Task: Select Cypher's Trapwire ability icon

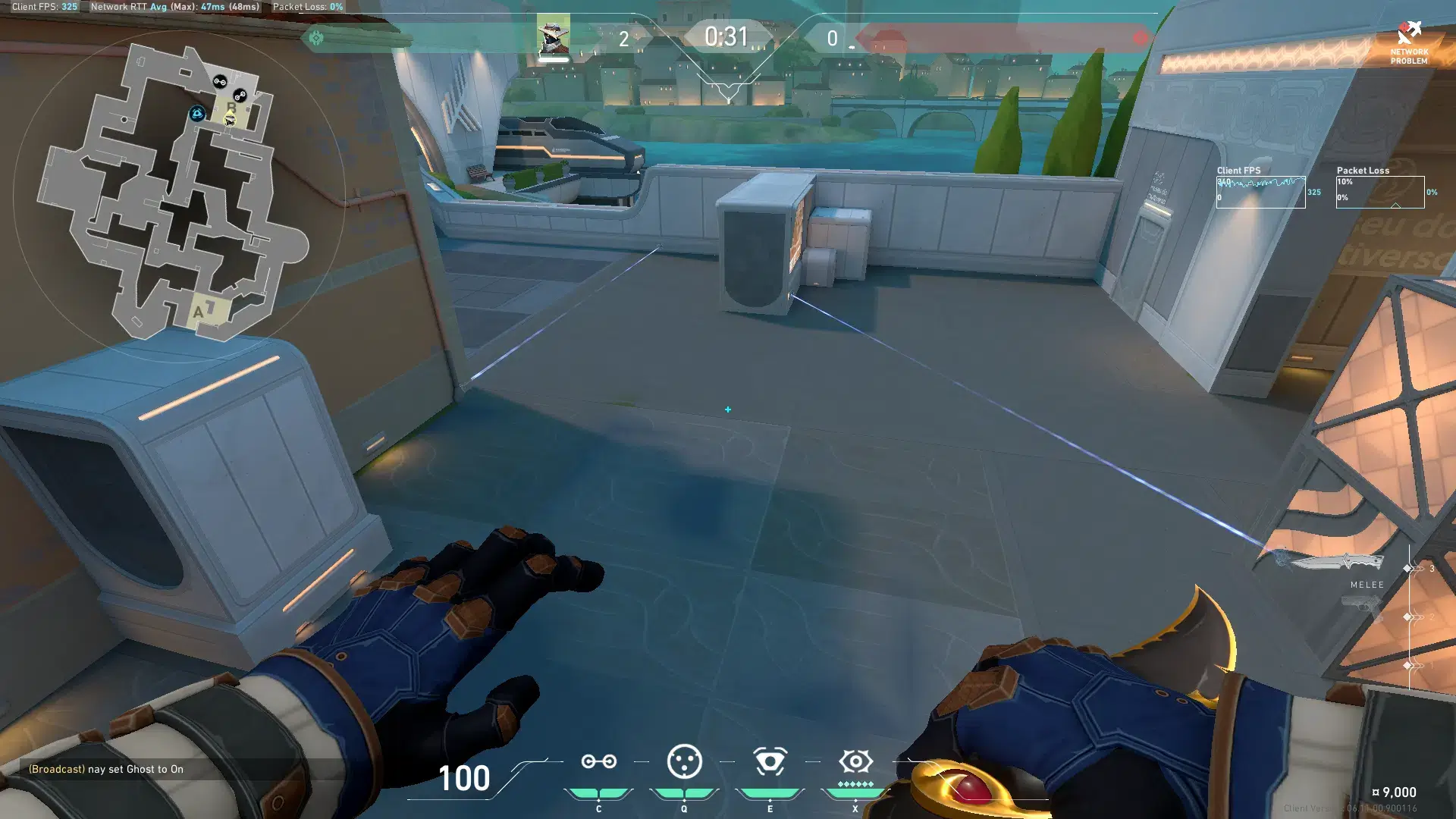Action: [x=599, y=761]
